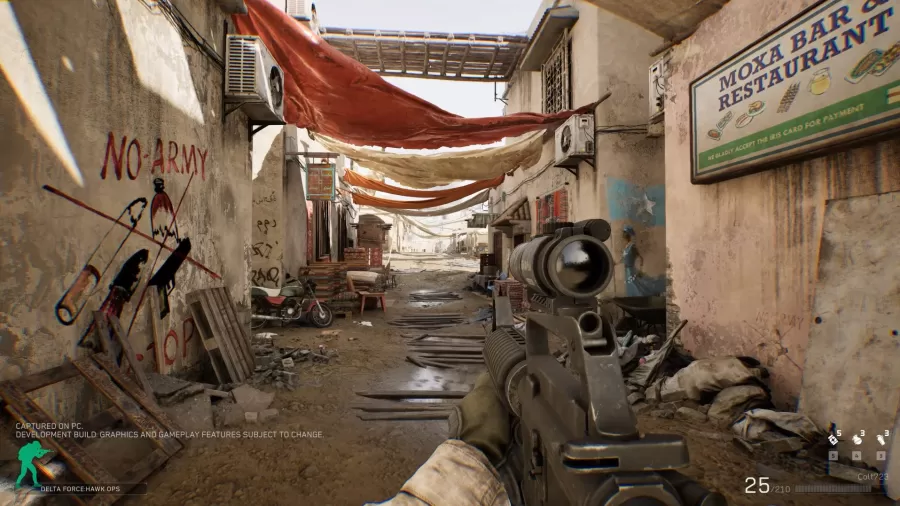
Task: Select the medkit item with count 5
Action: [x=833, y=438]
